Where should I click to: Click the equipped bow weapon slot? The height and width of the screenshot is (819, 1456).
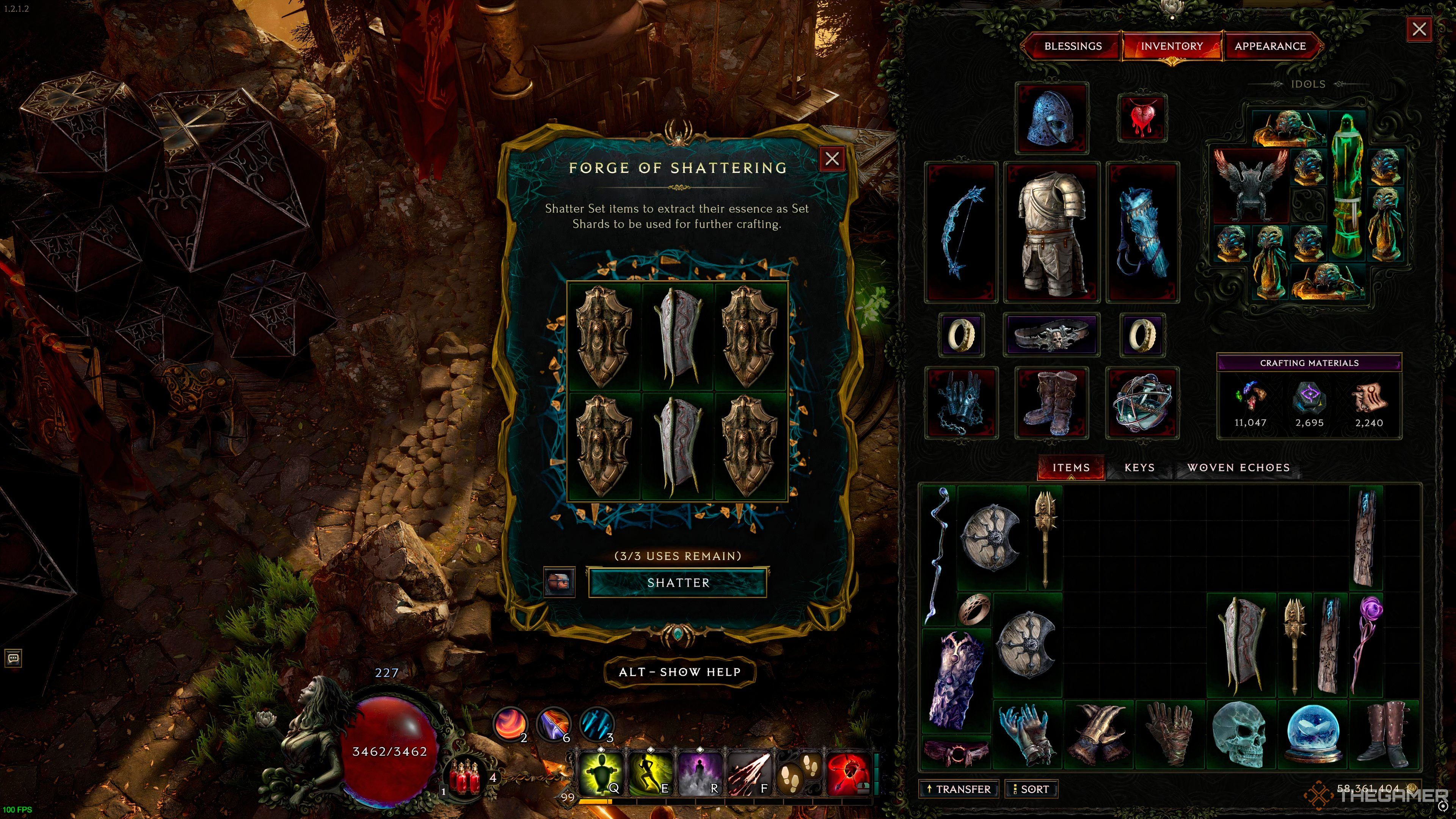pos(961,232)
